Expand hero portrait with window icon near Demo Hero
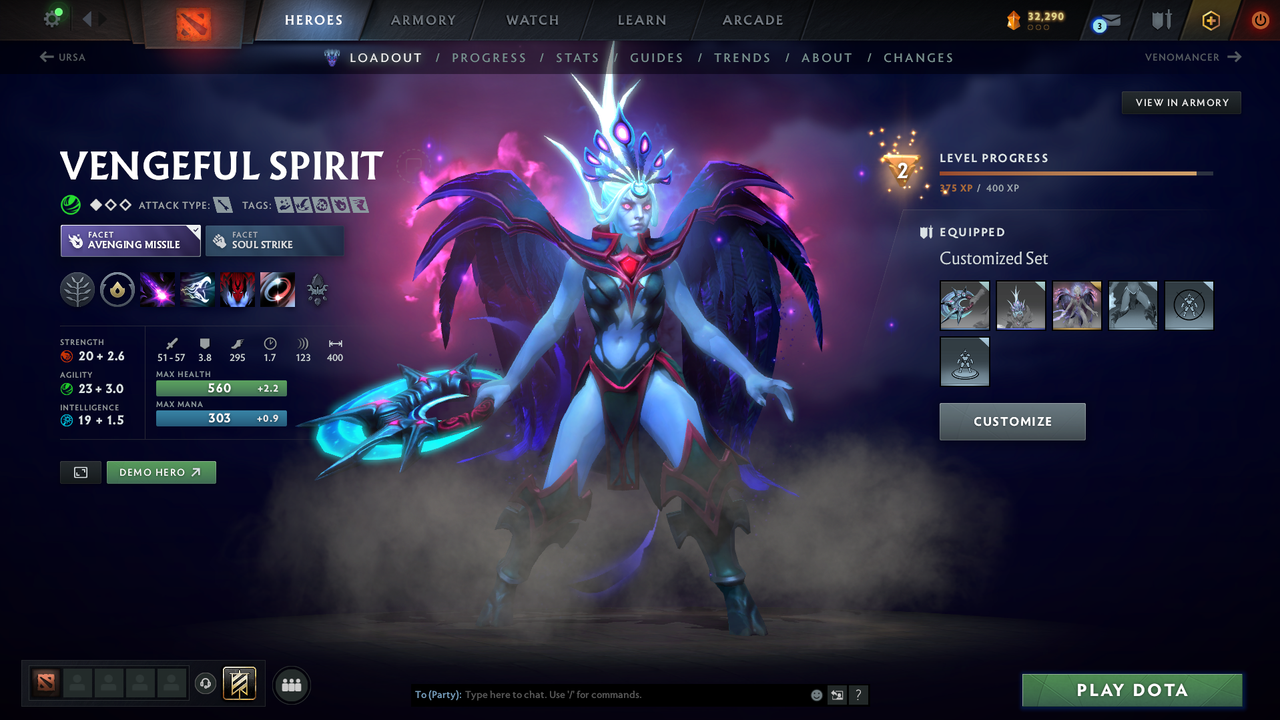Screen dimensions: 1280x720 pos(80,472)
